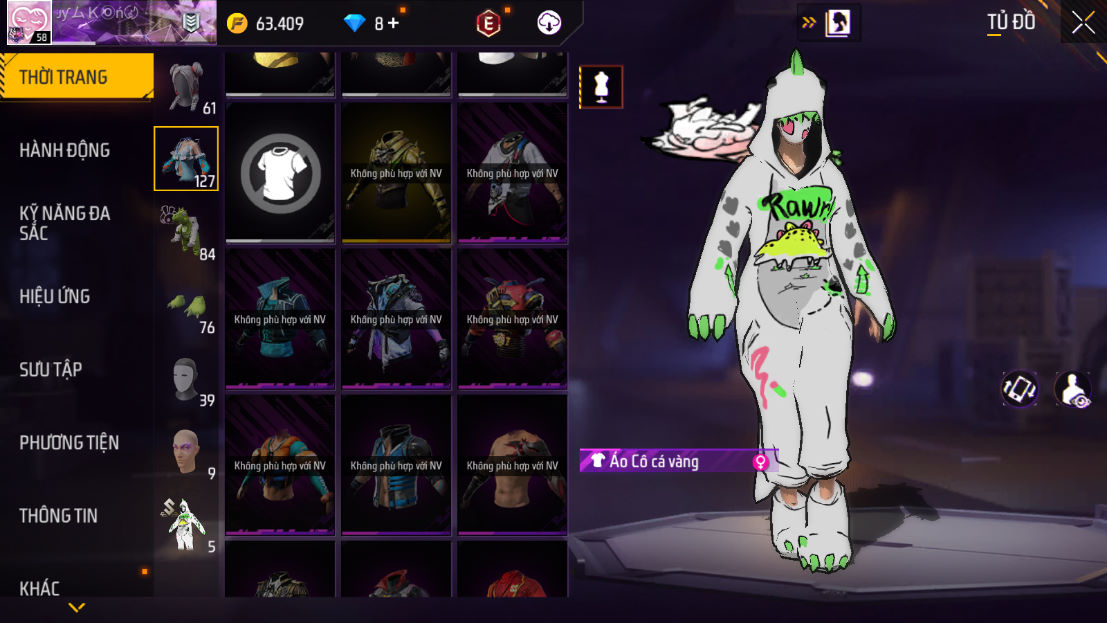1107x623 pixels.
Task: Open the green claws subcategory with 76 items
Action: (186, 304)
